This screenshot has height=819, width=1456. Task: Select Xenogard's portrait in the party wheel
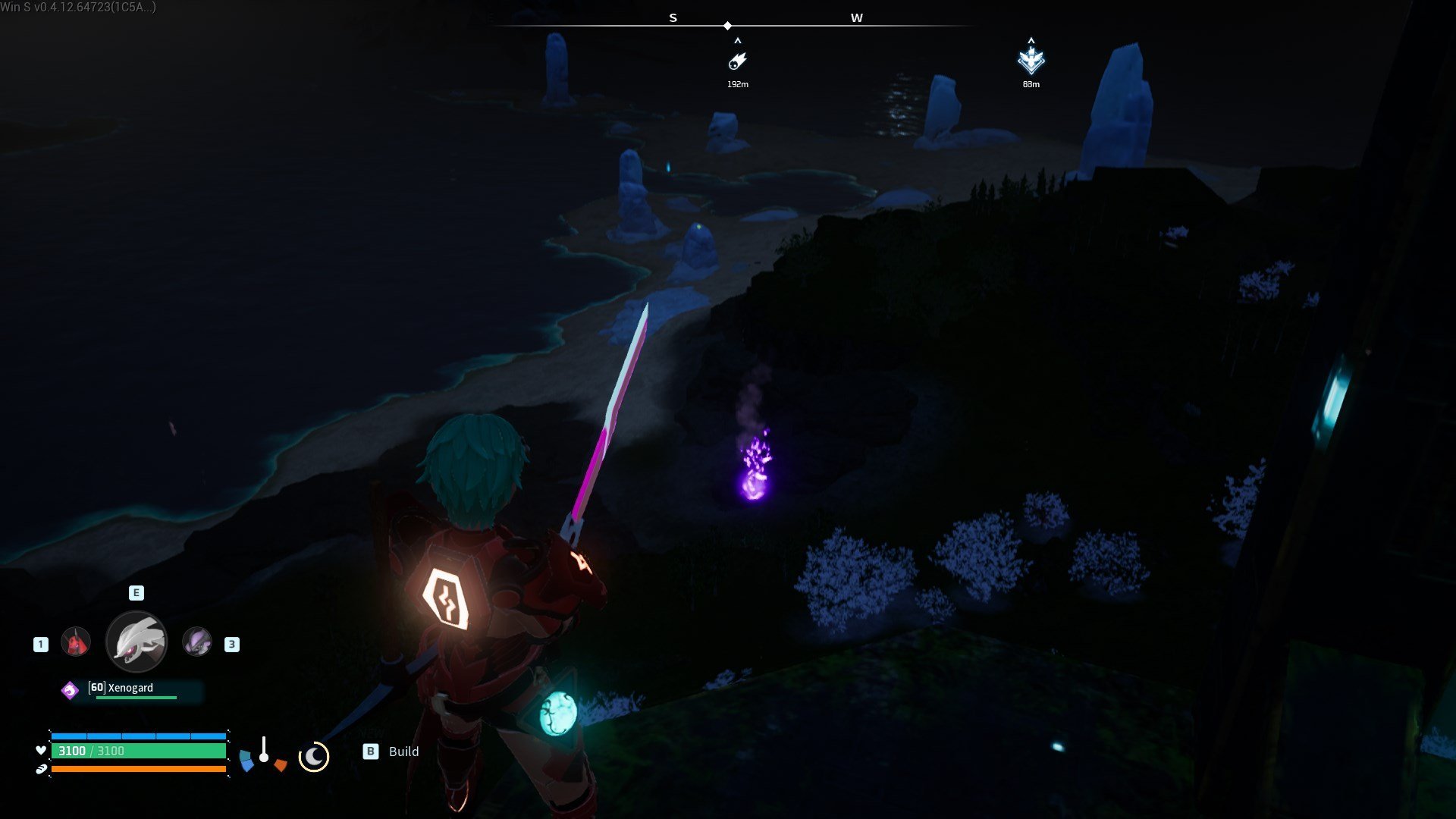point(136,641)
